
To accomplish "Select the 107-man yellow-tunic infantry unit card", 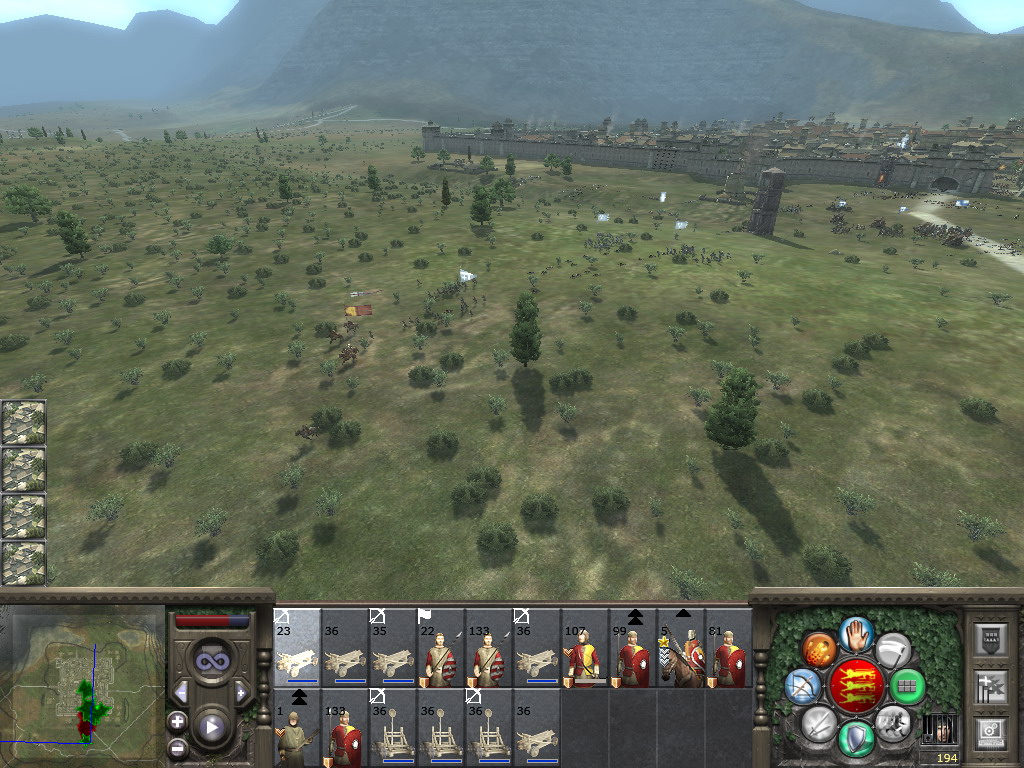I will 585,648.
